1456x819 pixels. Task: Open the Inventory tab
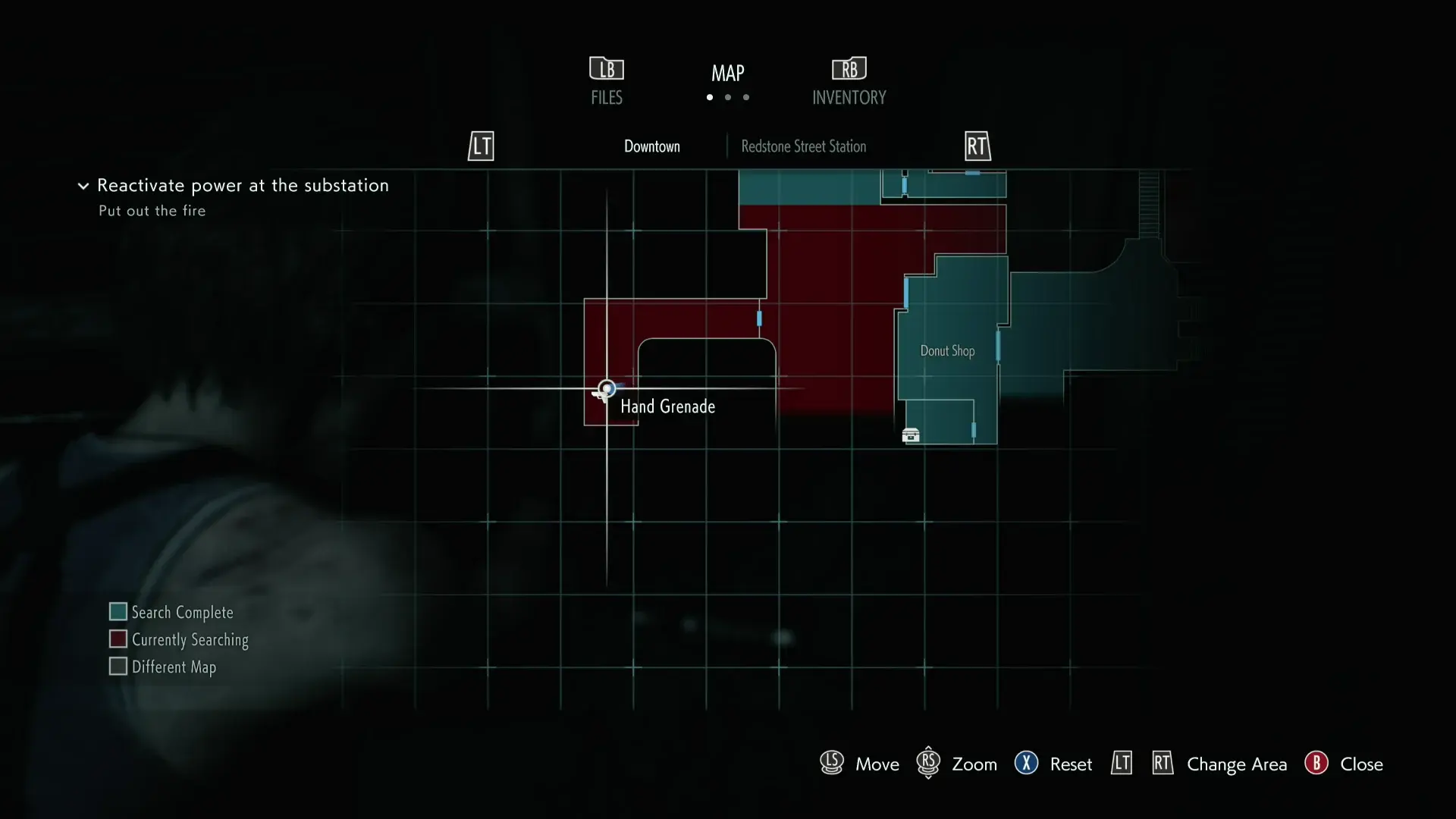[x=849, y=82]
